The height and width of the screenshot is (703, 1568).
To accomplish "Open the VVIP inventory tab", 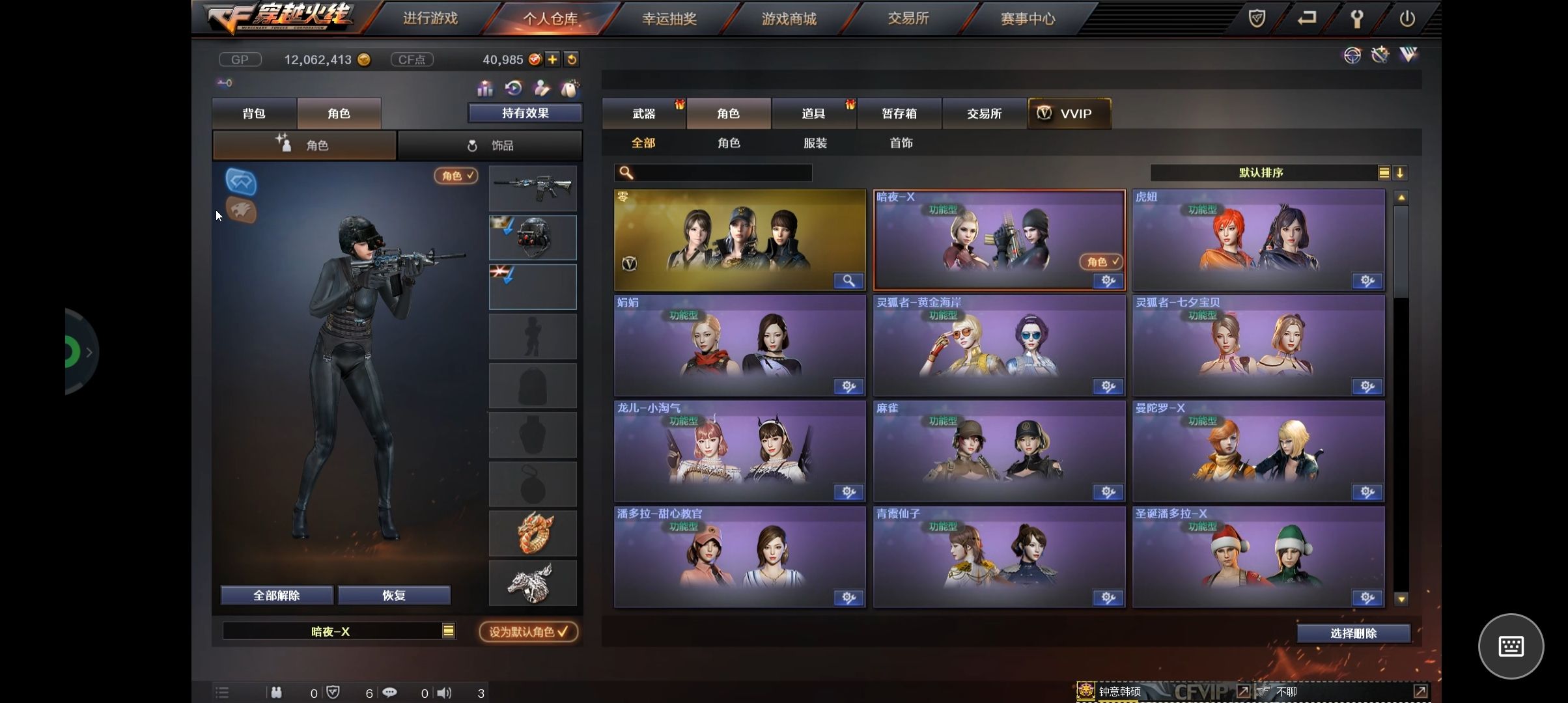I will [1069, 113].
